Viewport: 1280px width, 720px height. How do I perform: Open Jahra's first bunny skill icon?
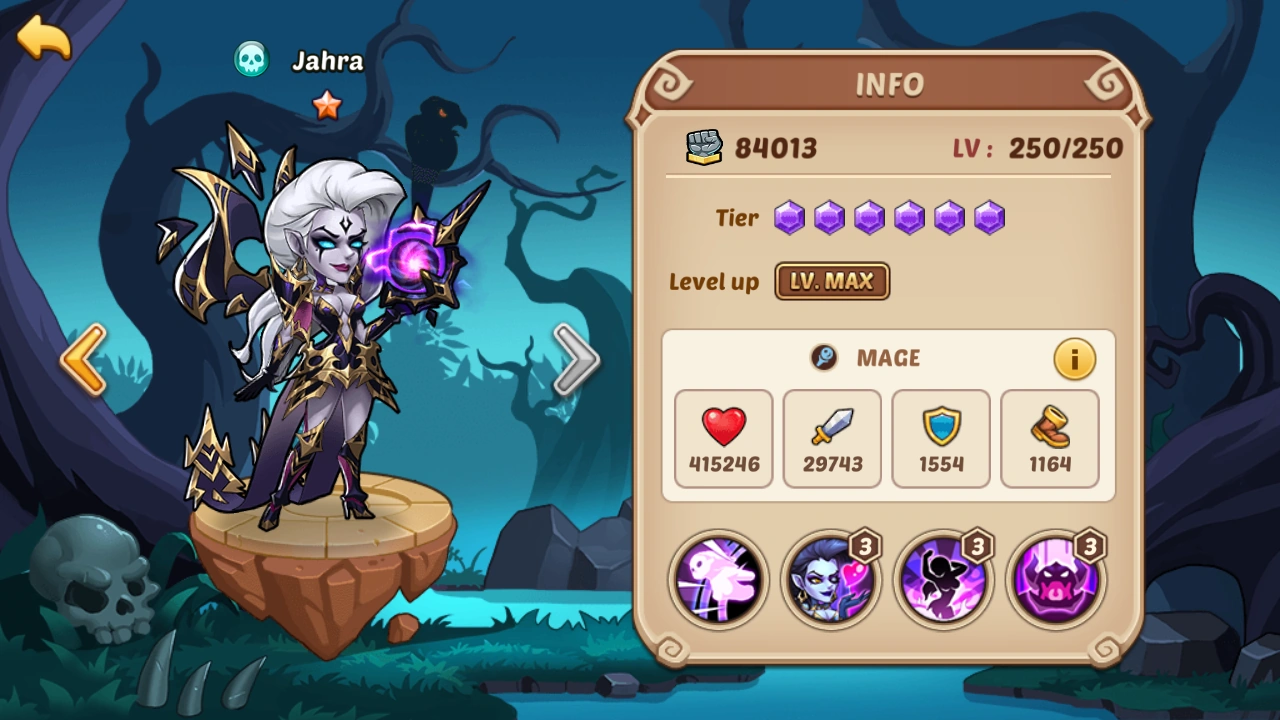point(718,580)
